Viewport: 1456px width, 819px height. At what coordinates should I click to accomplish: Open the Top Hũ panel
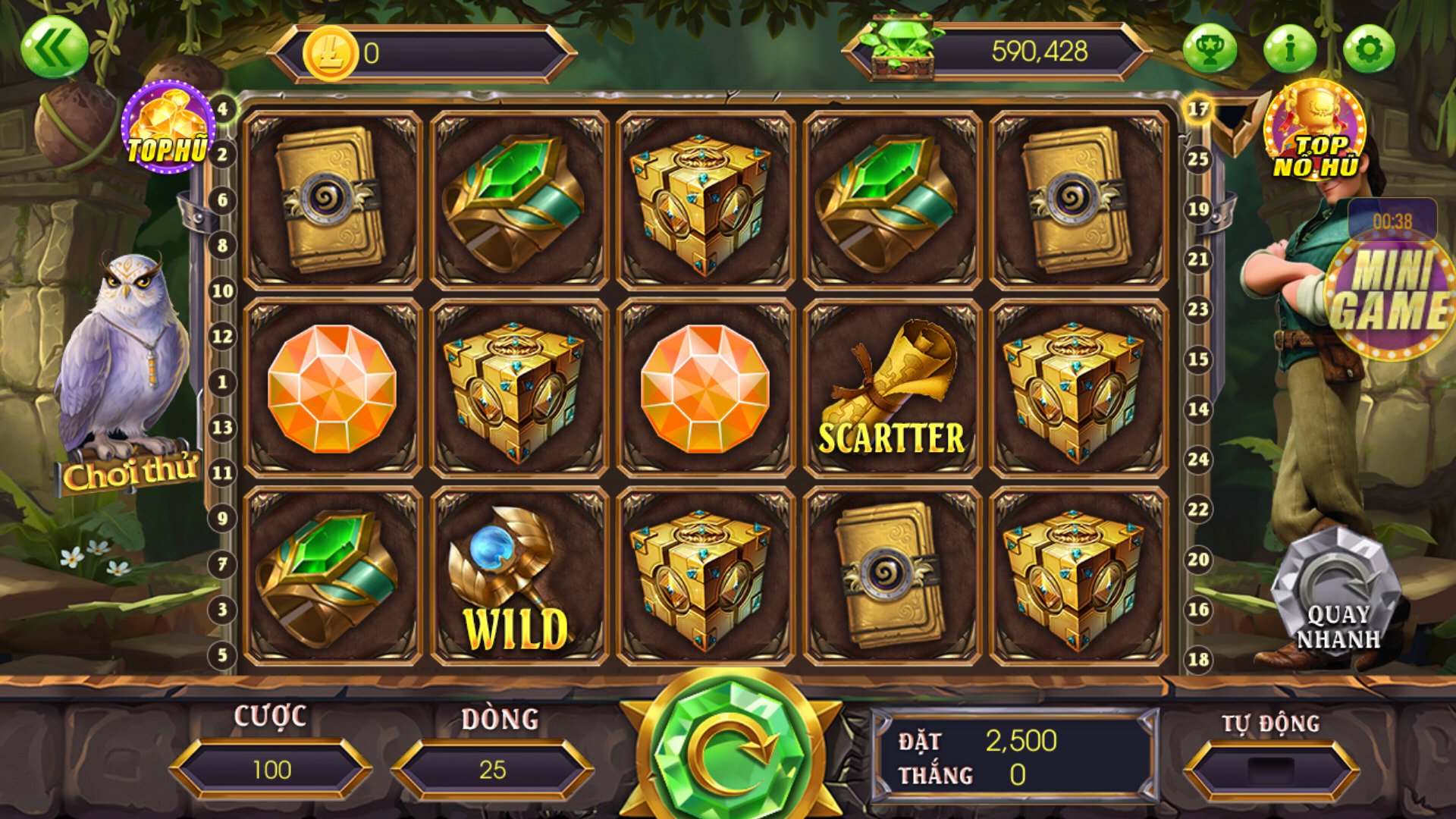point(168,127)
